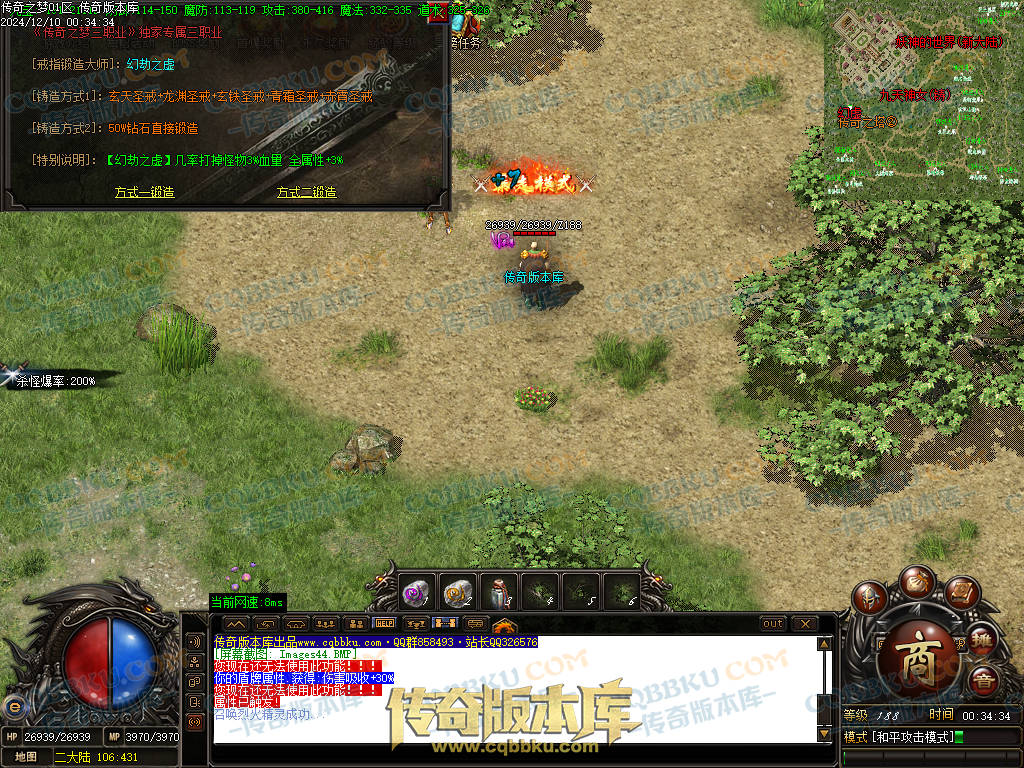Choose 方式二锻造 forging link
This screenshot has height=768, width=1024.
(x=306, y=192)
